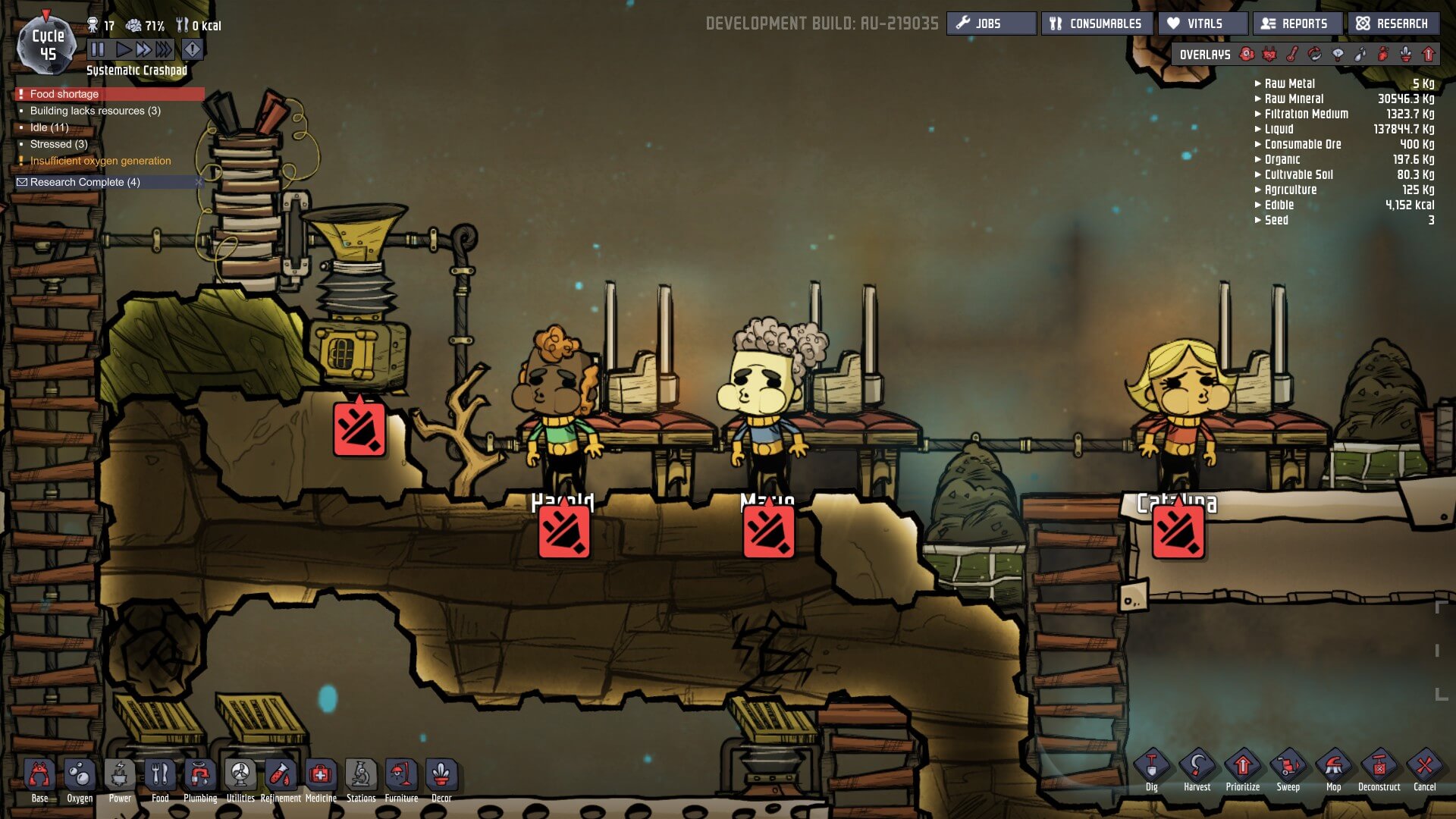Open the Furniture build category
This screenshot has width=1456, height=819.
(401, 777)
